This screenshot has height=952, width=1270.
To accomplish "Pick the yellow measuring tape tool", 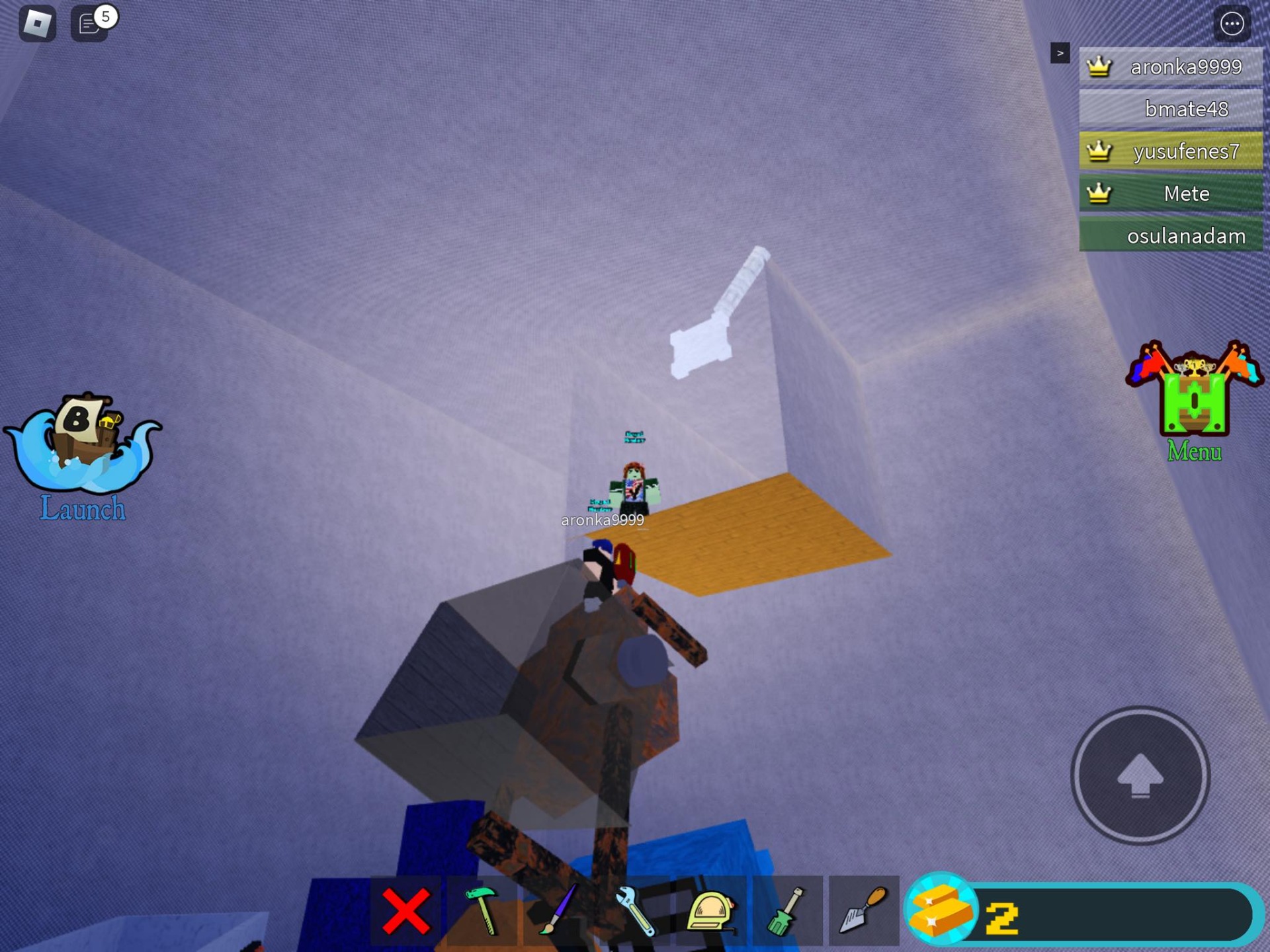I will pos(711,911).
